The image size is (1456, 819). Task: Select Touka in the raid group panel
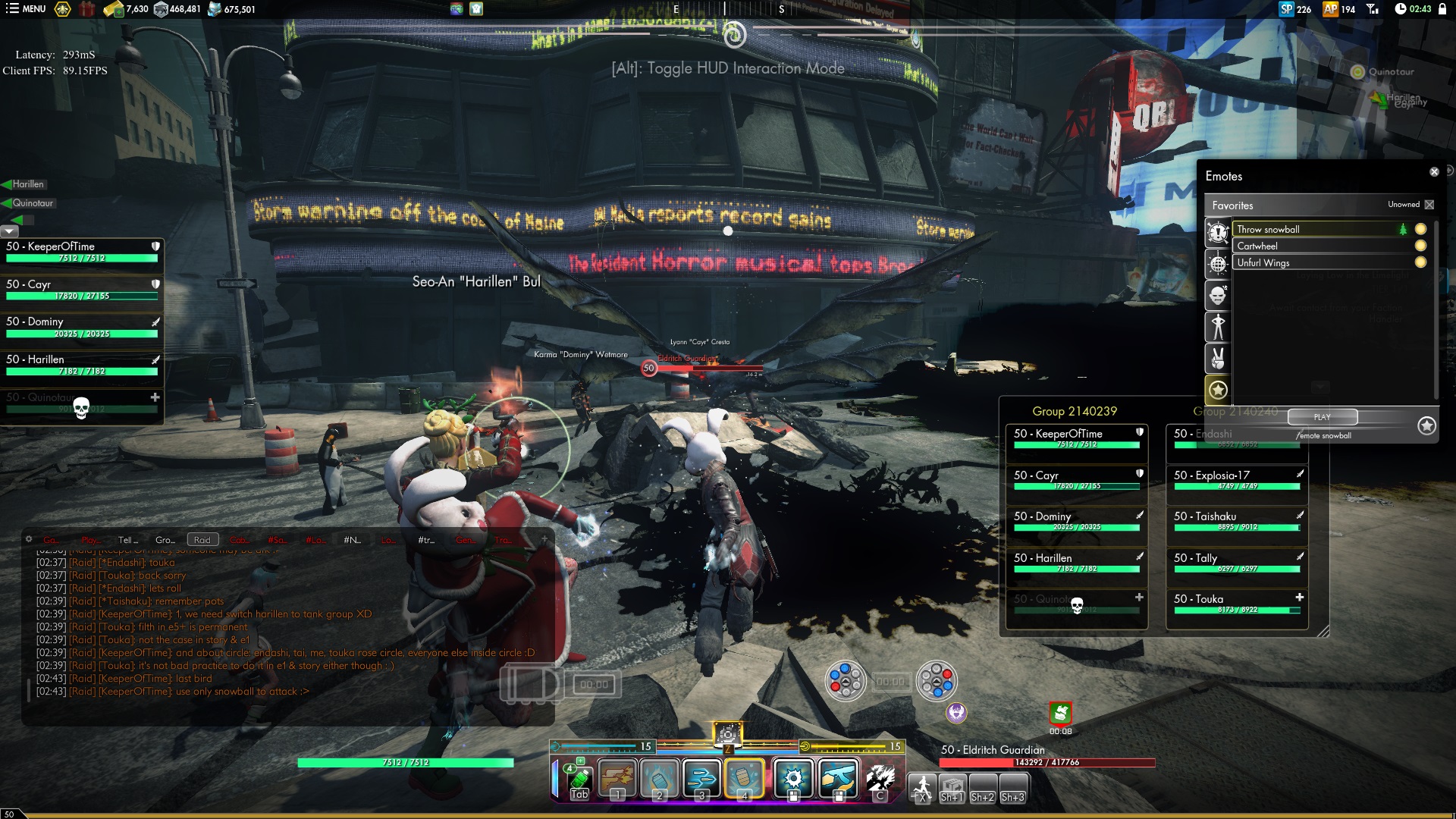pos(1237,604)
